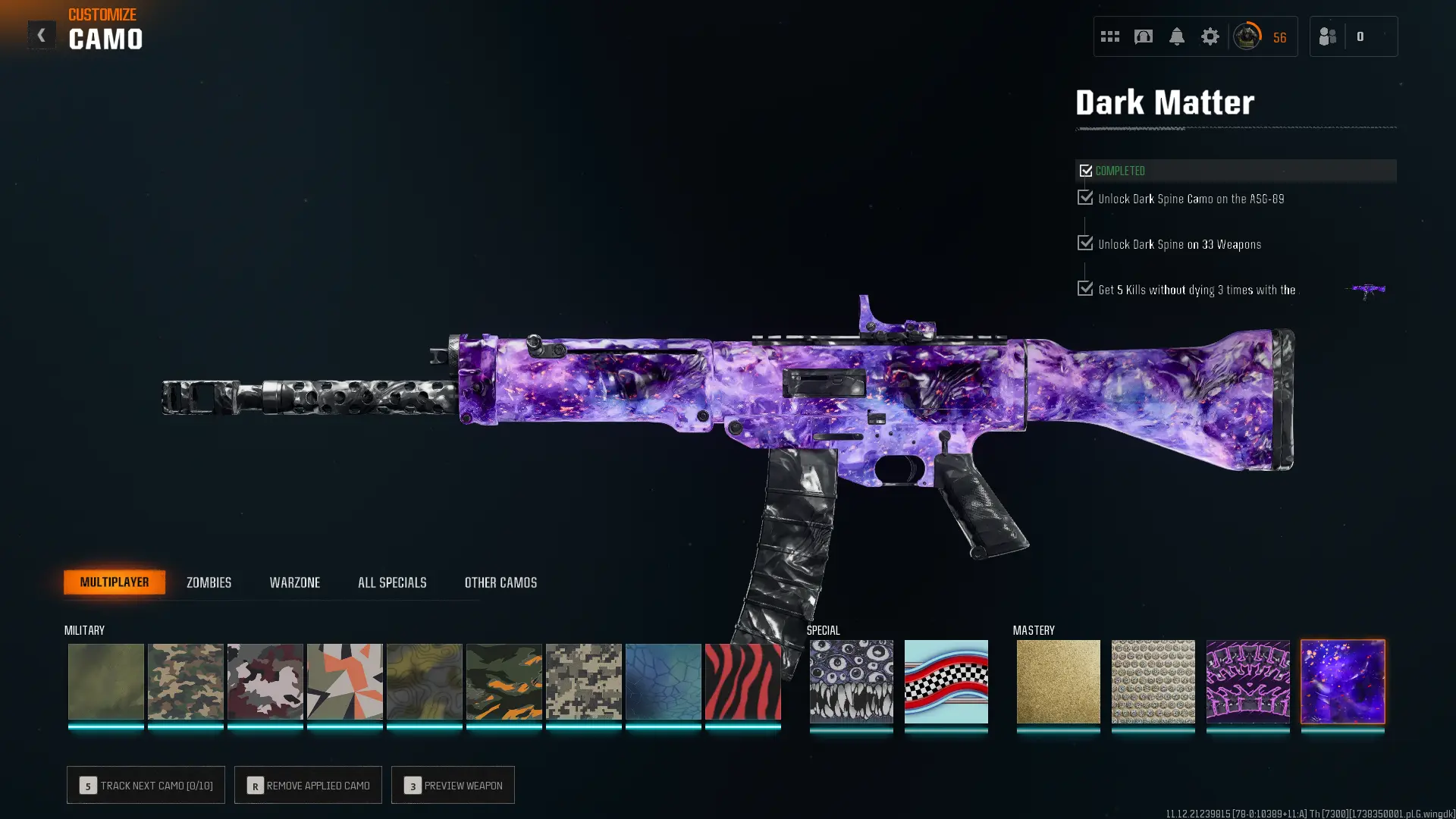Click the back arrow beside Camo heading
This screenshot has height=819, width=1456.
click(x=42, y=35)
